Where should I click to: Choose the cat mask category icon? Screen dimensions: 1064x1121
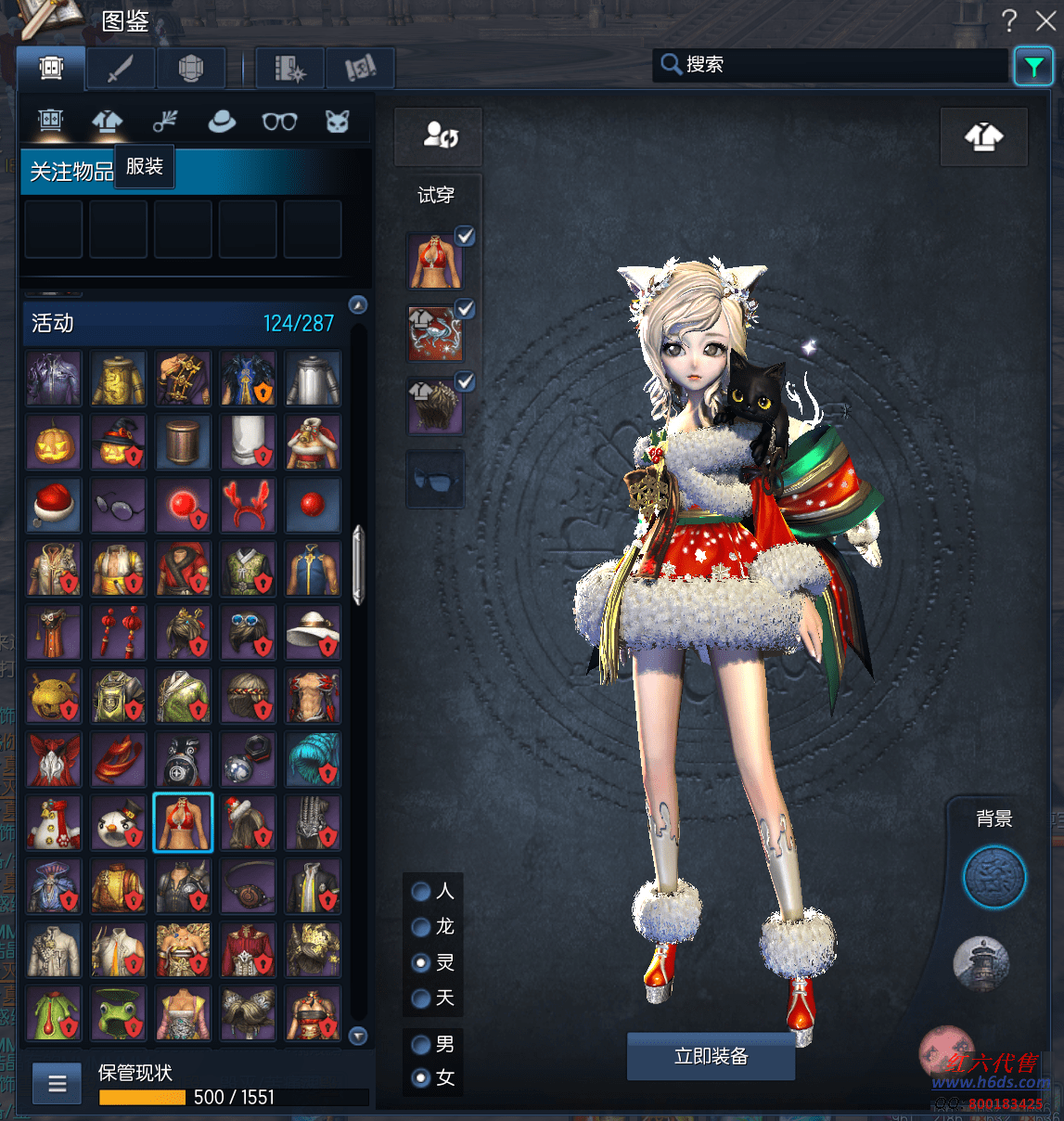pyautogui.click(x=337, y=122)
